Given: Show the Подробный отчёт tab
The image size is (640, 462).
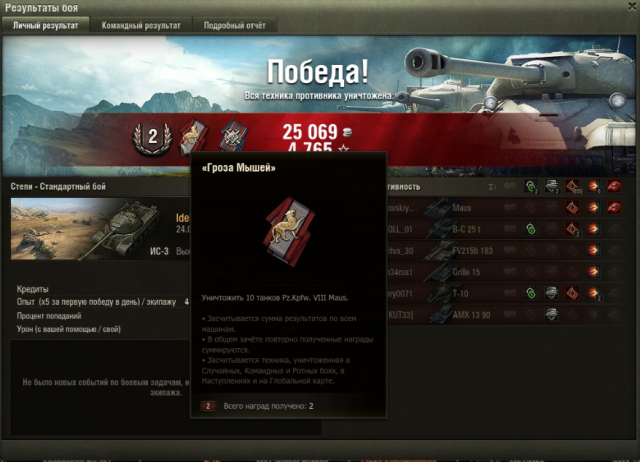Looking at the screenshot, I should coord(234,25).
